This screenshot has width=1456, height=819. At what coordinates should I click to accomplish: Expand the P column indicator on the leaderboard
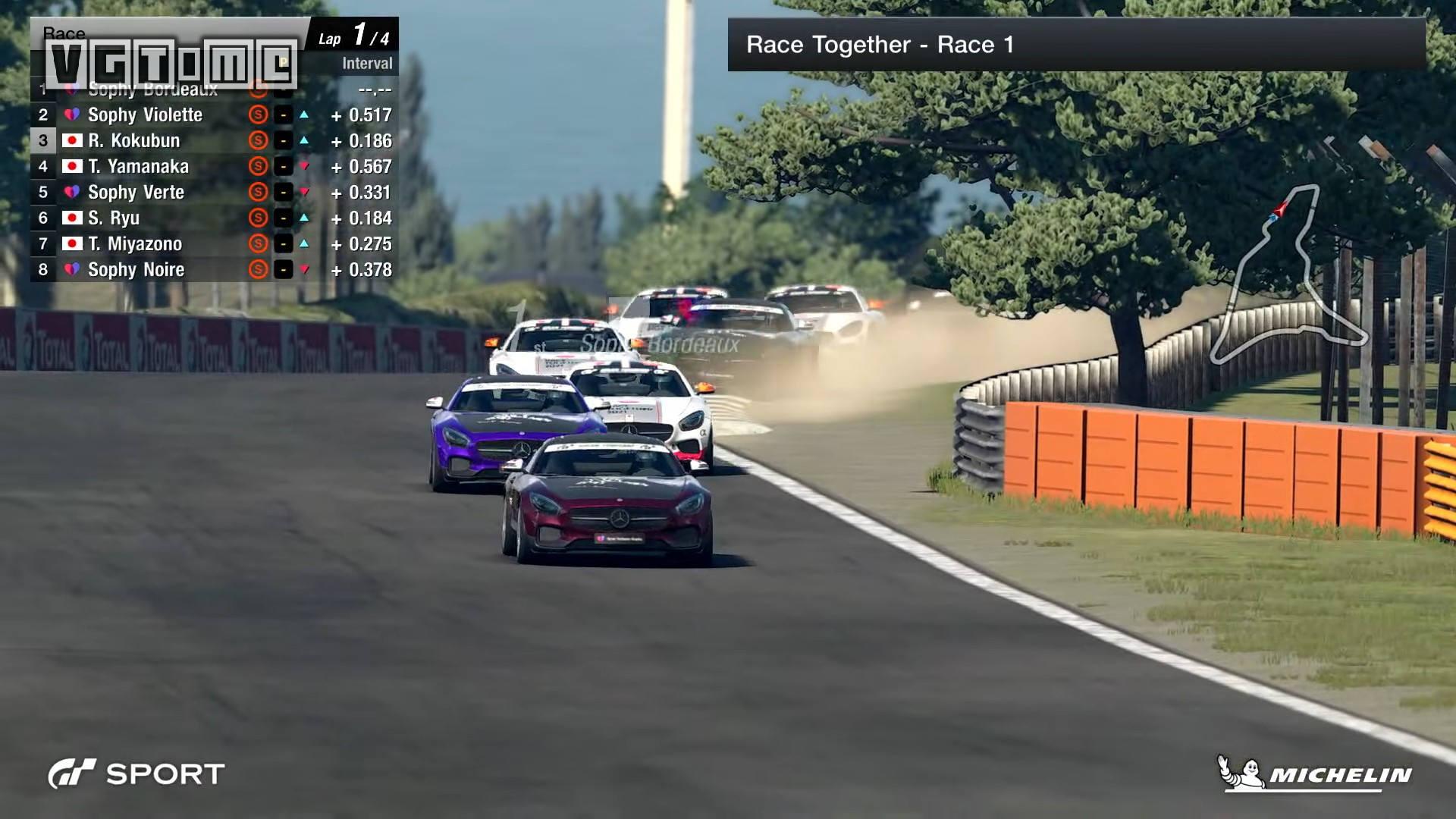282,63
